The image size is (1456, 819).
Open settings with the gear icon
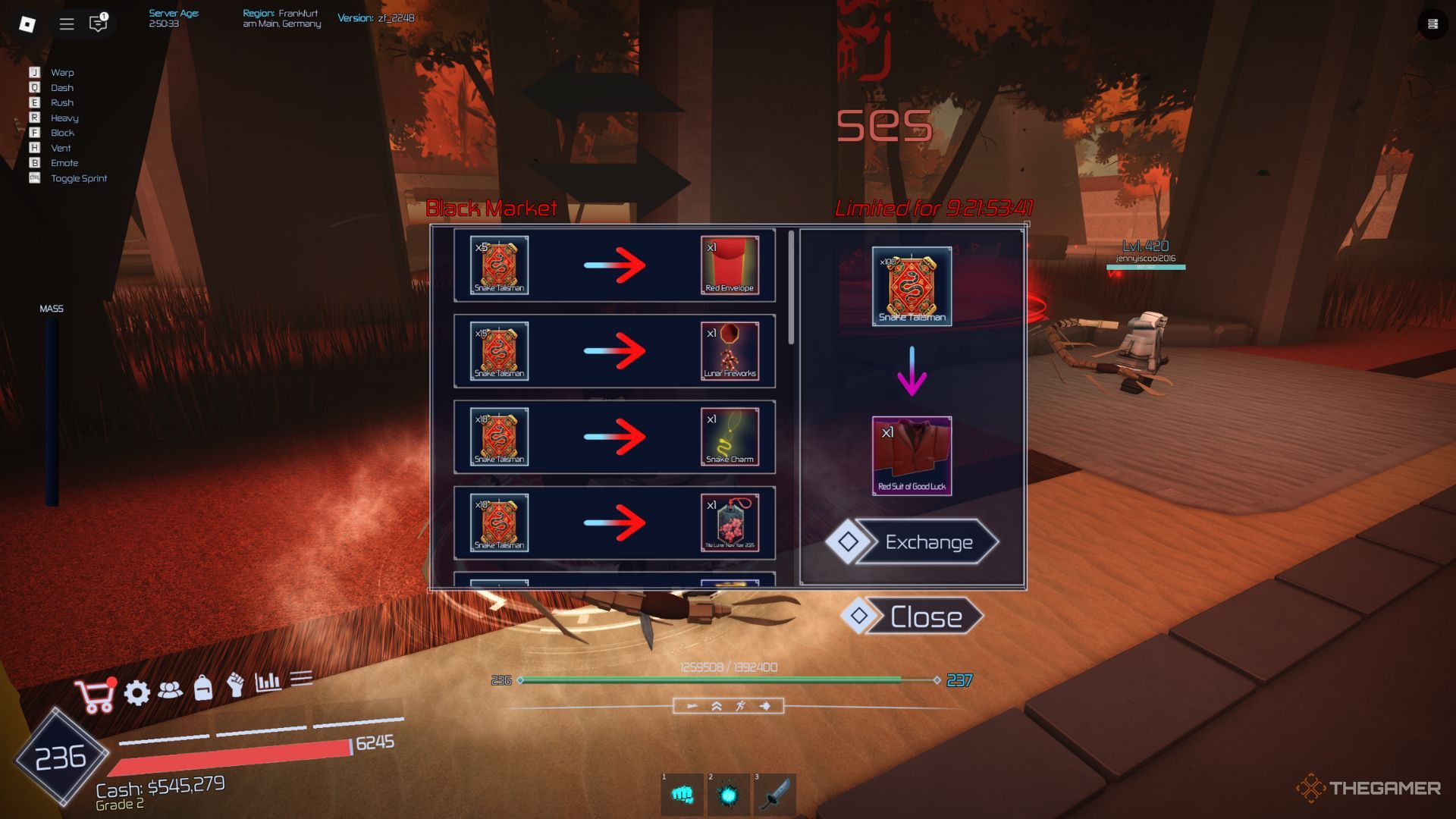point(137,692)
